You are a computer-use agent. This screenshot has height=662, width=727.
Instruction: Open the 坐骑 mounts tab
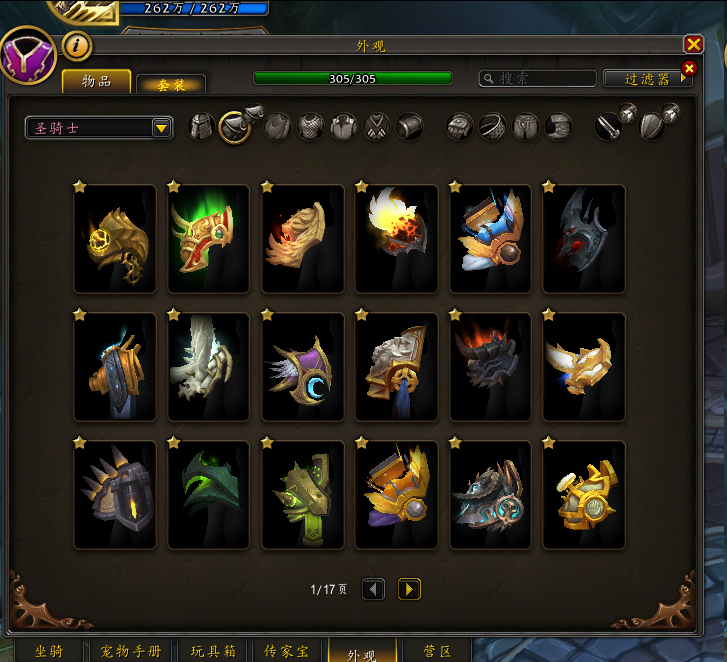[48, 652]
